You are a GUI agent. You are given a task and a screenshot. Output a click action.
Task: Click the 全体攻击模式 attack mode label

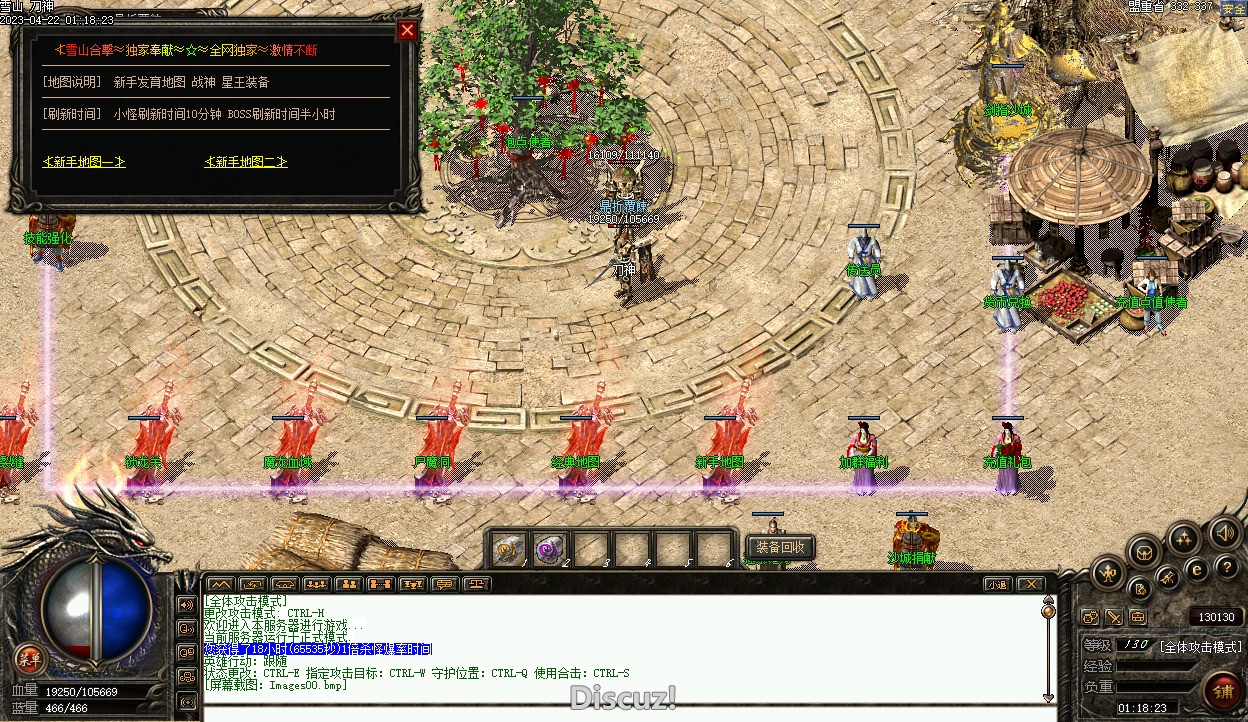click(1200, 647)
